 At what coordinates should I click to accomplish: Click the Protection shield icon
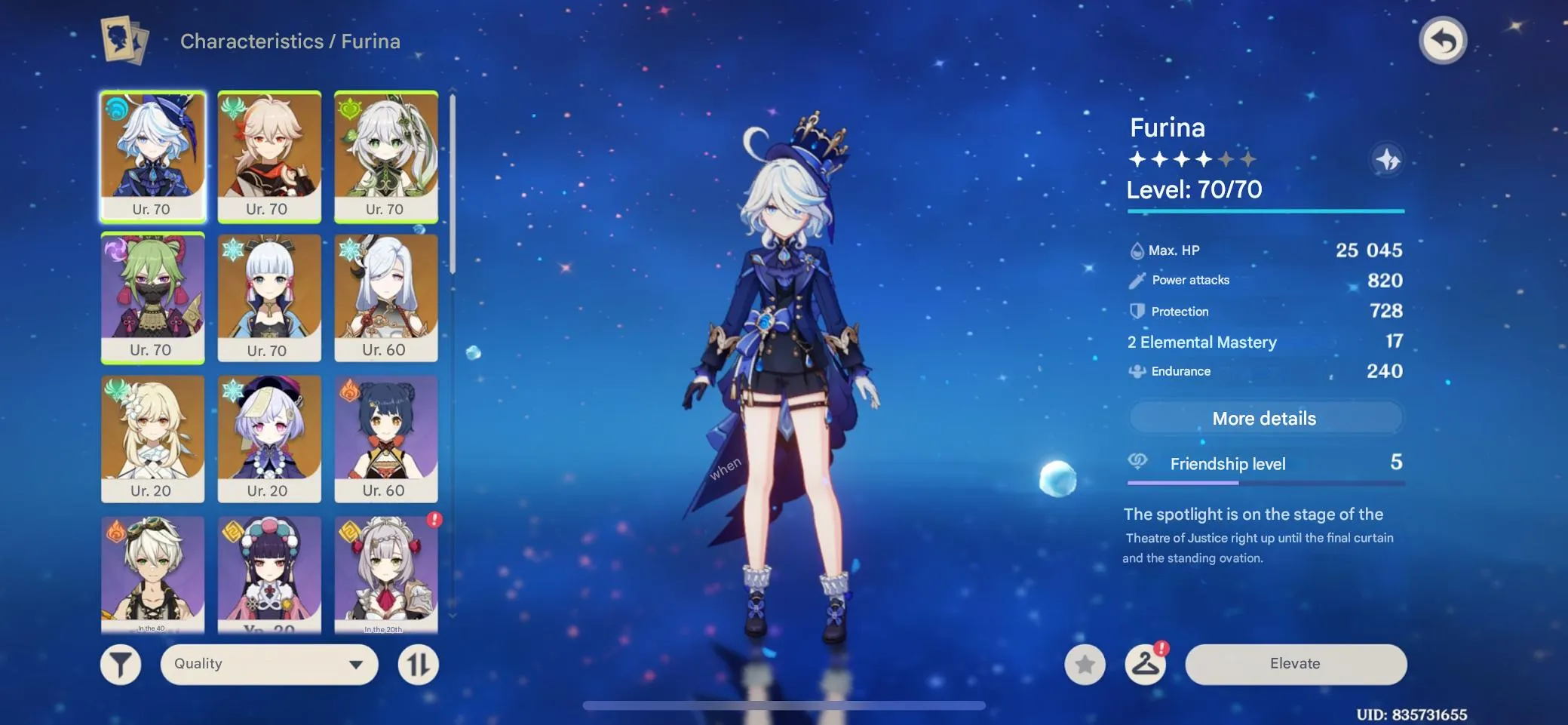point(1136,311)
